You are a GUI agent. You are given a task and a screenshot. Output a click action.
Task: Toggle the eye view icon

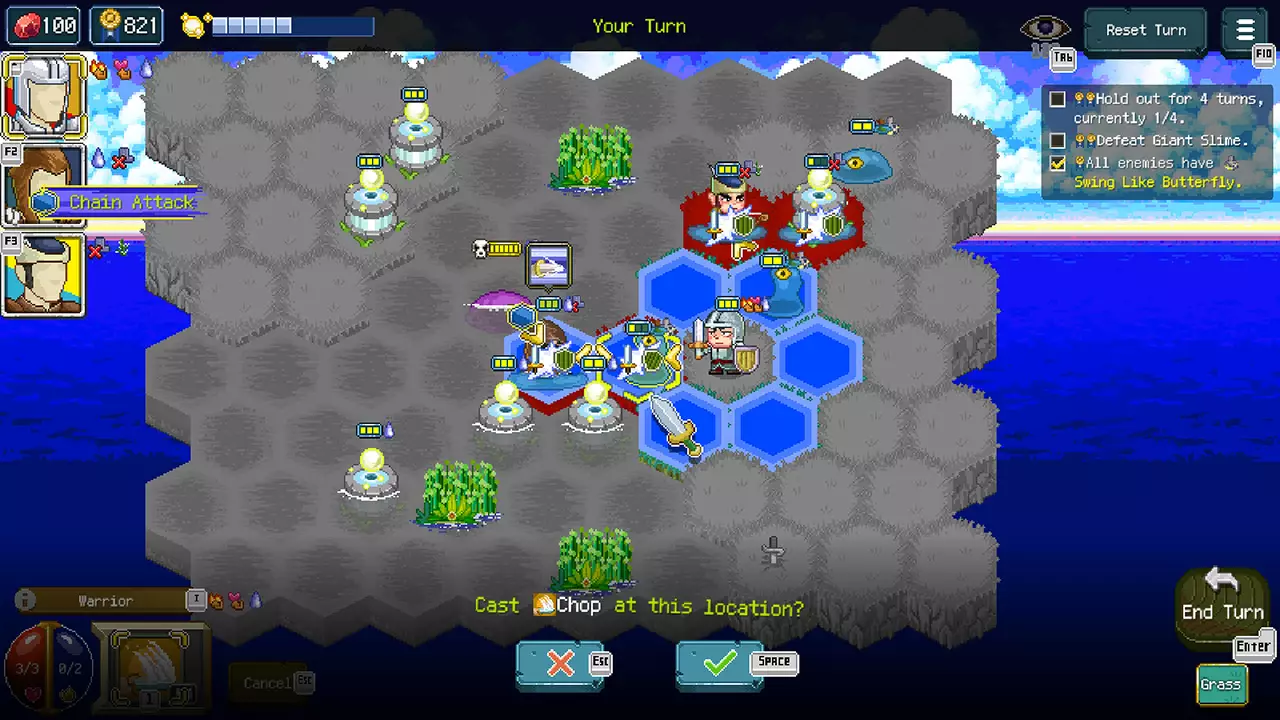pyautogui.click(x=1045, y=30)
